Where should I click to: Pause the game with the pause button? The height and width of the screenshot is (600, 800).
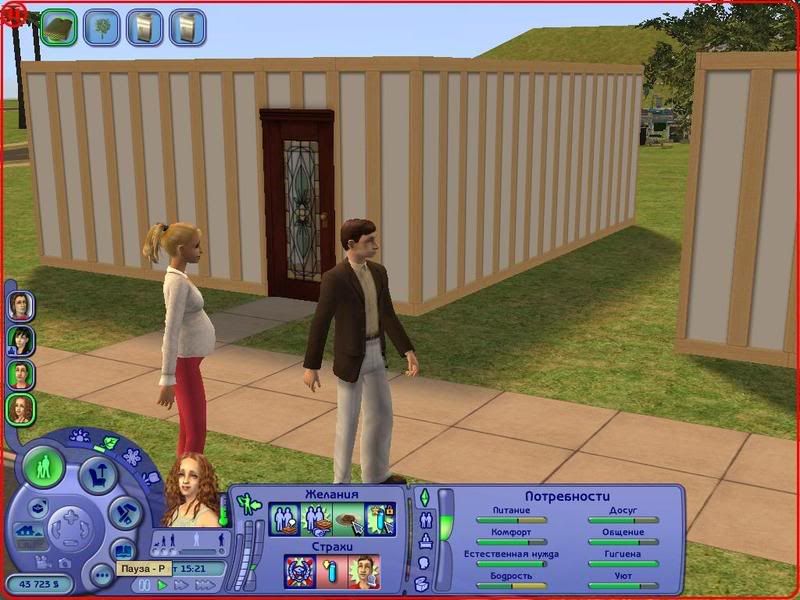point(146,585)
